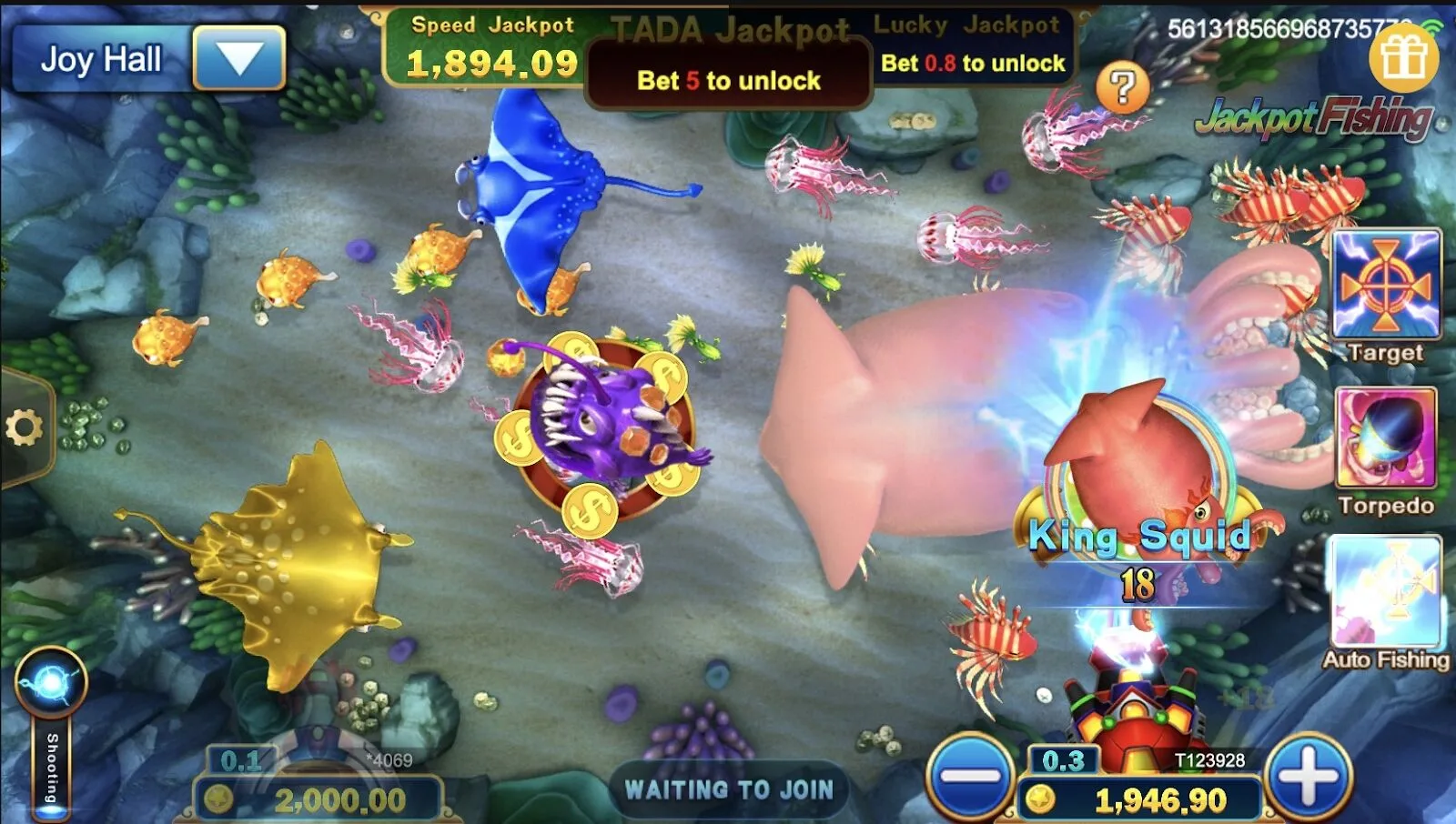Image resolution: width=1456 pixels, height=824 pixels.
Task: Switch the Shooting mode orb
Action: (x=51, y=682)
